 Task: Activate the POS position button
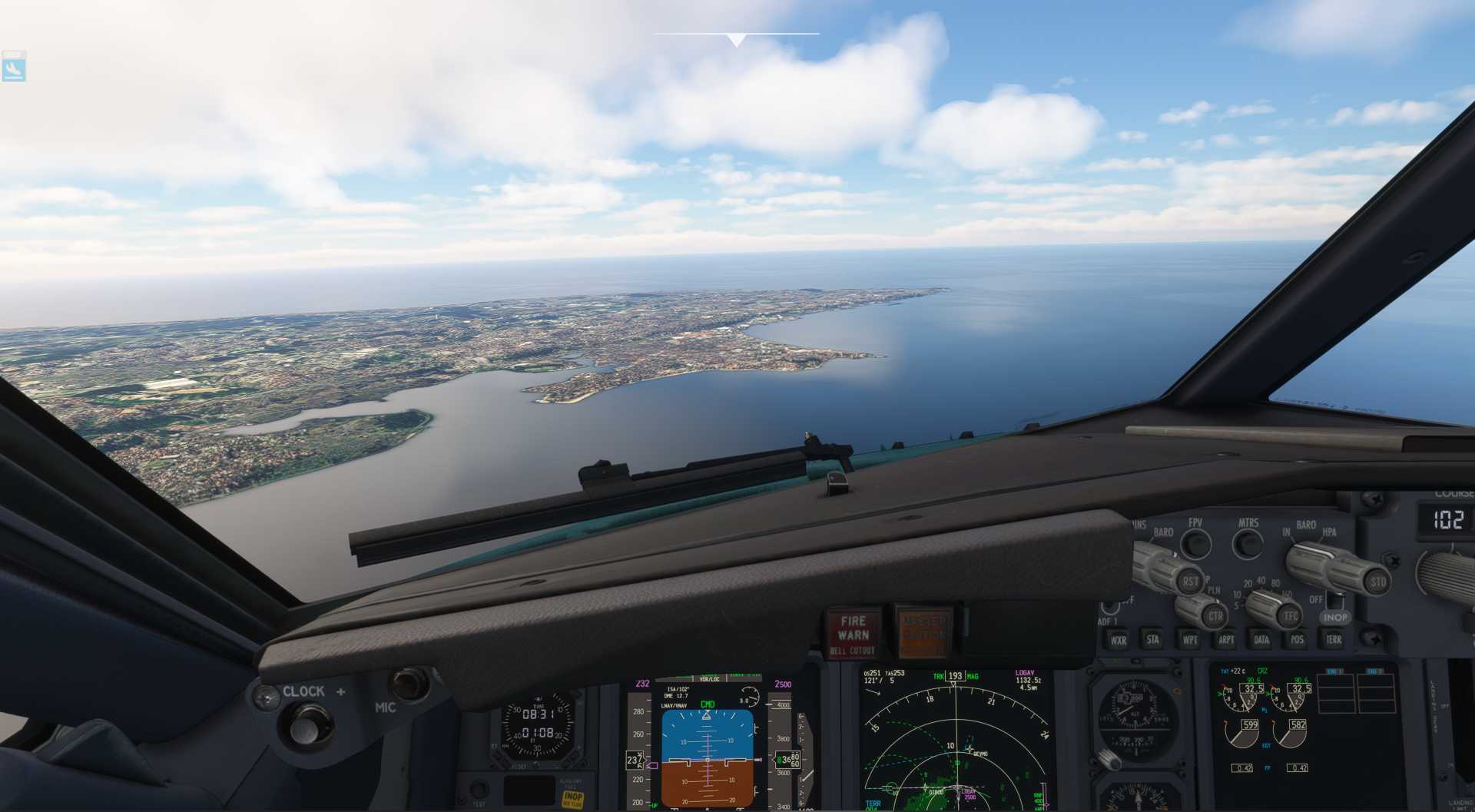coord(1298,639)
